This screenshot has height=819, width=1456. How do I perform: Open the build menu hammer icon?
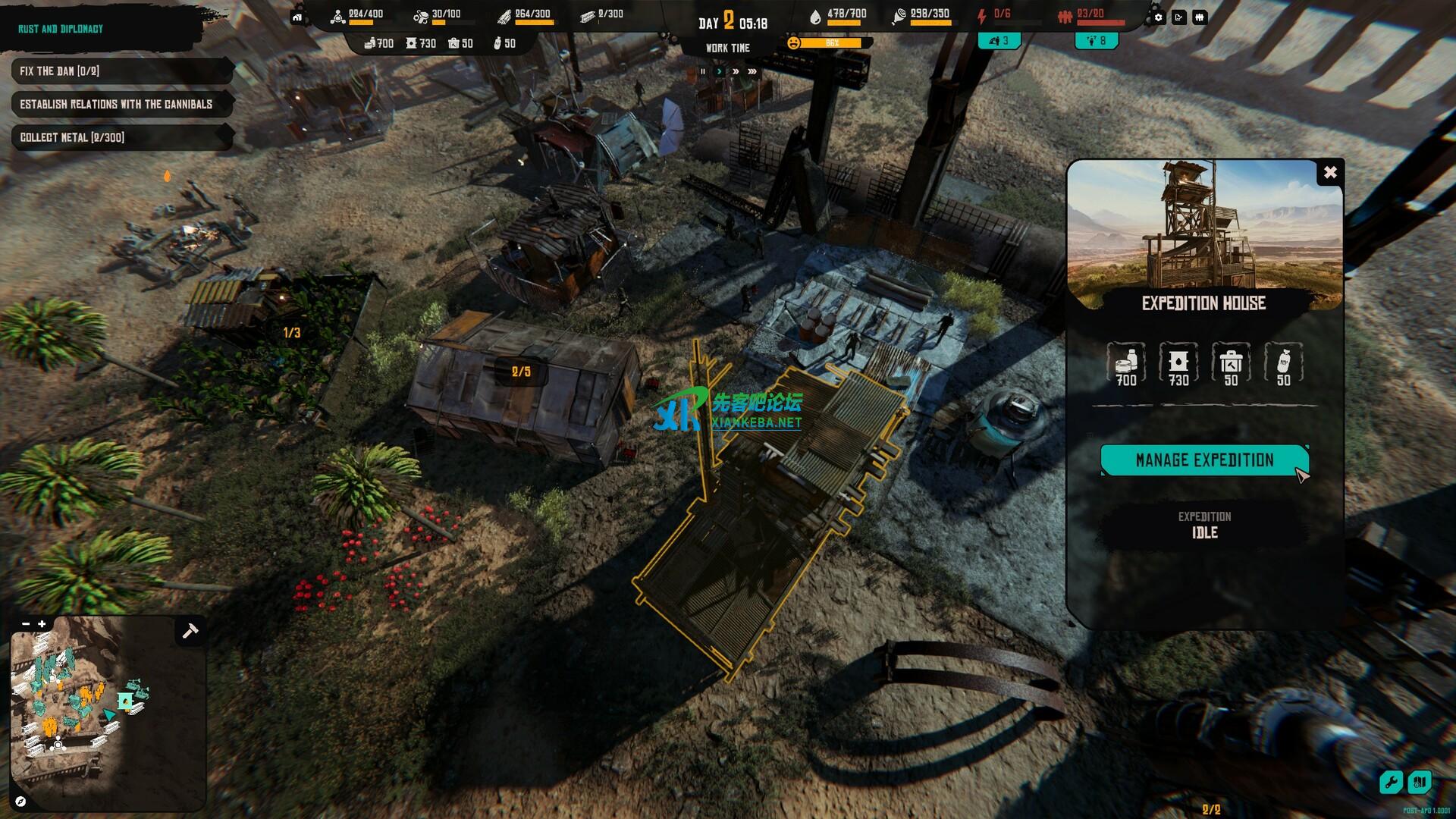tap(190, 630)
